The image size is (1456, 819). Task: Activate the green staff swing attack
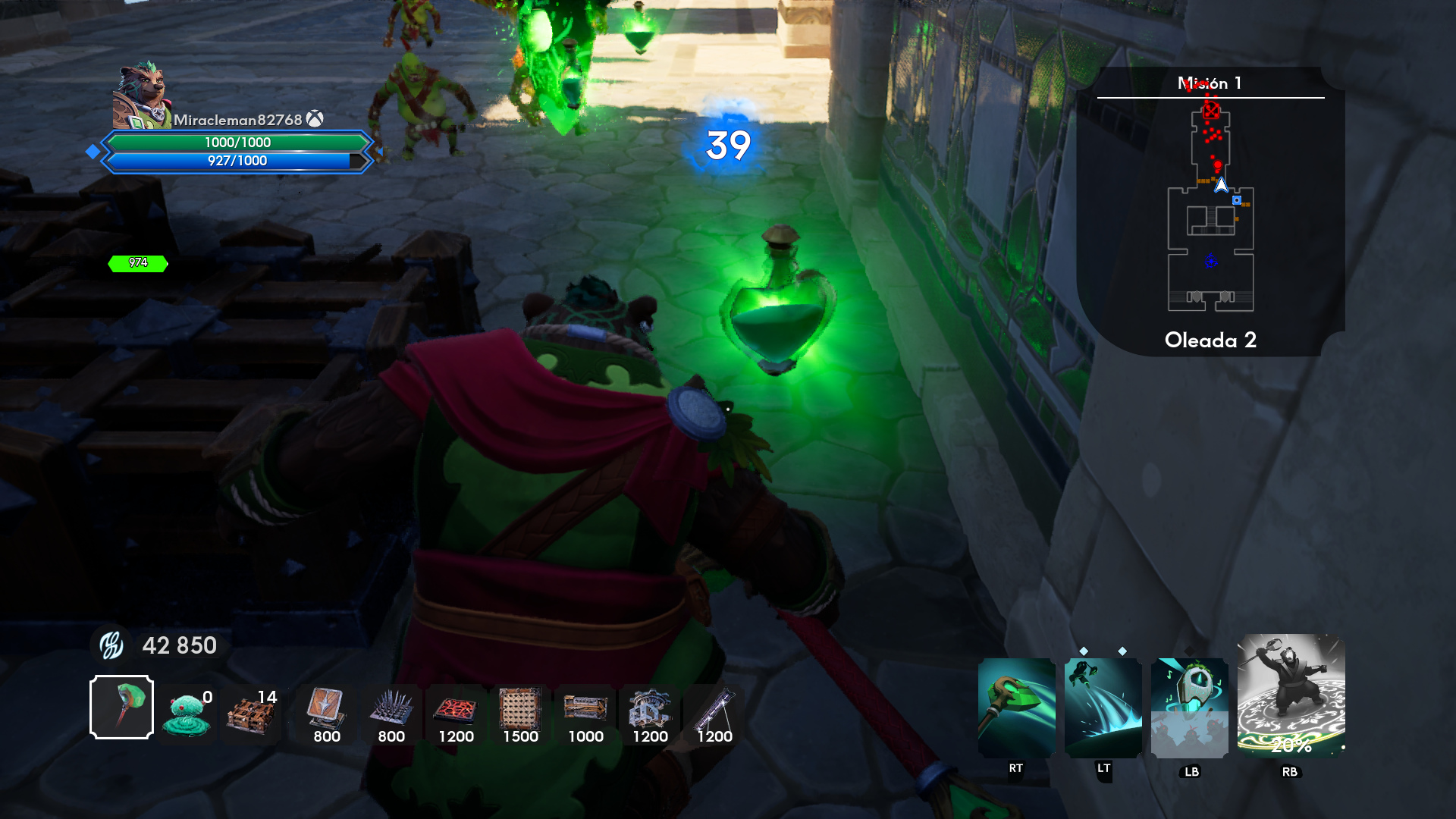[1016, 707]
